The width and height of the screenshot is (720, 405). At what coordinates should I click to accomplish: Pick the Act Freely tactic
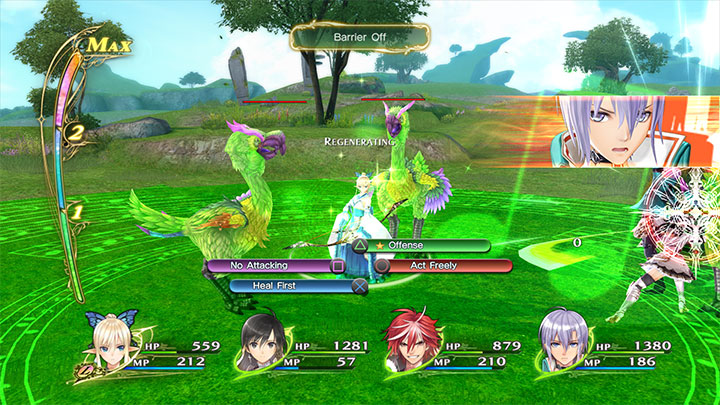[x=446, y=266]
